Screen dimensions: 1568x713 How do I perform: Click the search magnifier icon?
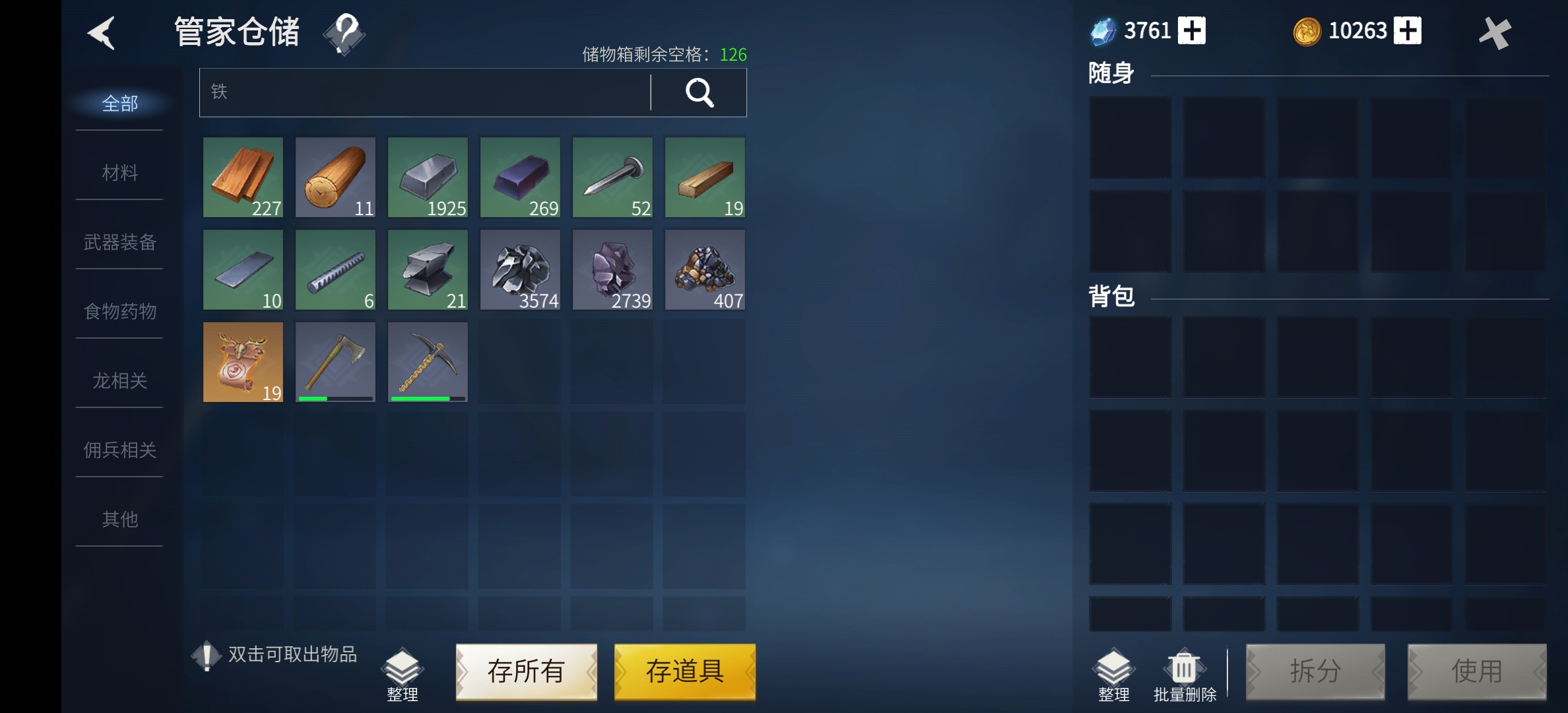pyautogui.click(x=700, y=92)
